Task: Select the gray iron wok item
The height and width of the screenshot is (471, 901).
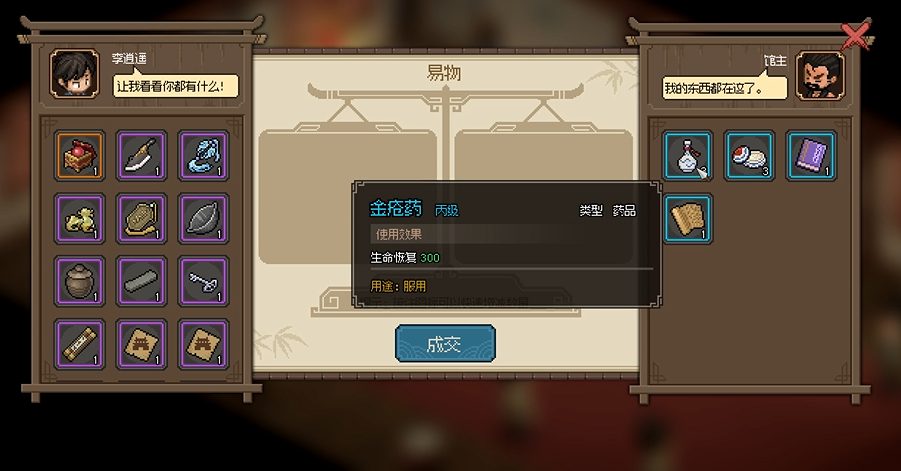Action: point(203,218)
